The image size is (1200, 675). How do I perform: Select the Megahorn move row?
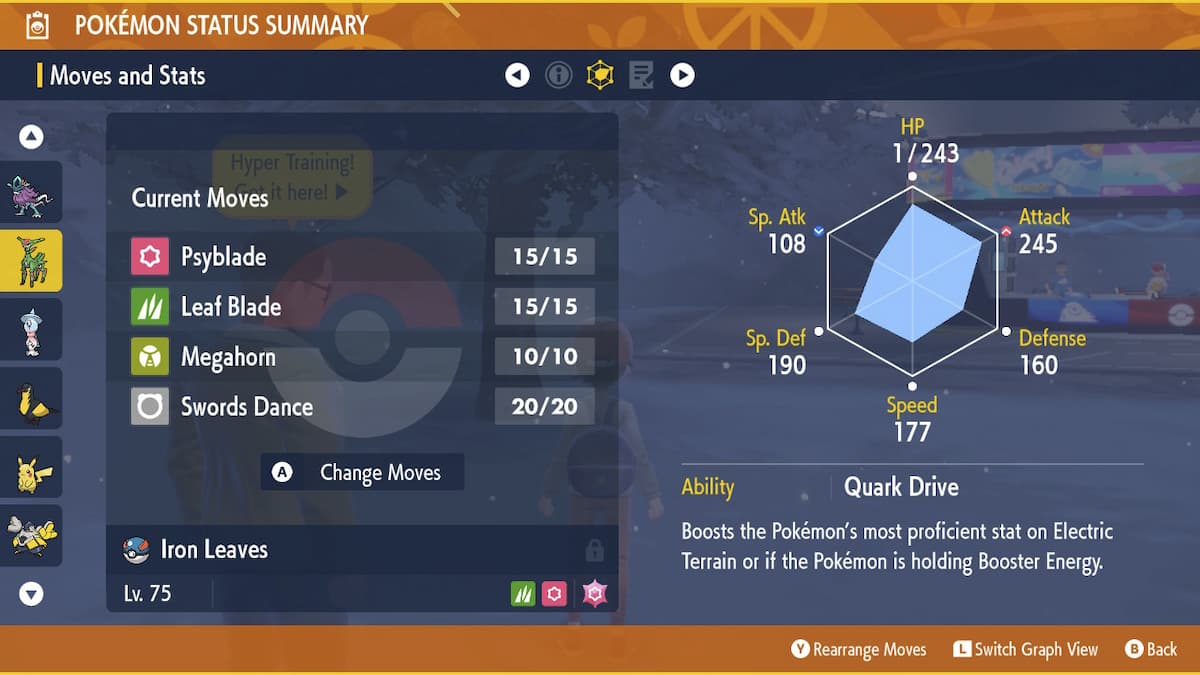[x=362, y=357]
